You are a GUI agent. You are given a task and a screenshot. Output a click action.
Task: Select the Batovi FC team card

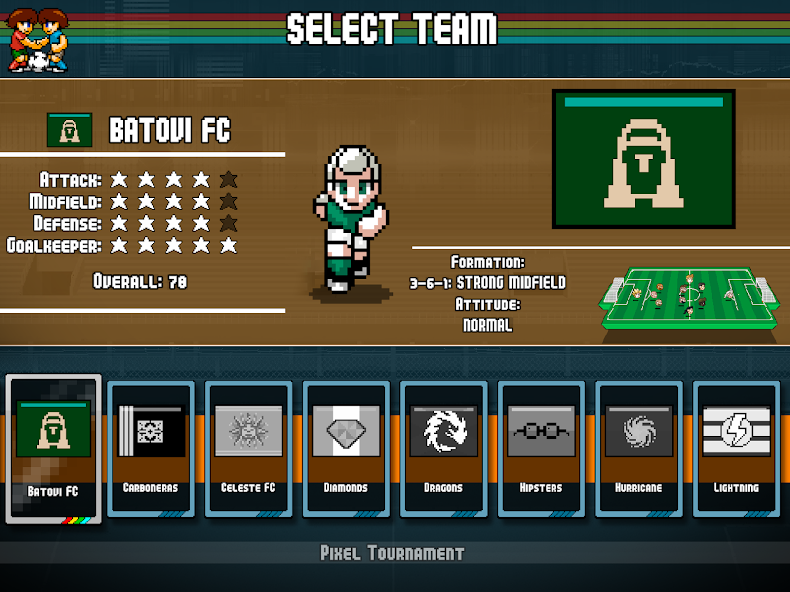click(x=54, y=448)
